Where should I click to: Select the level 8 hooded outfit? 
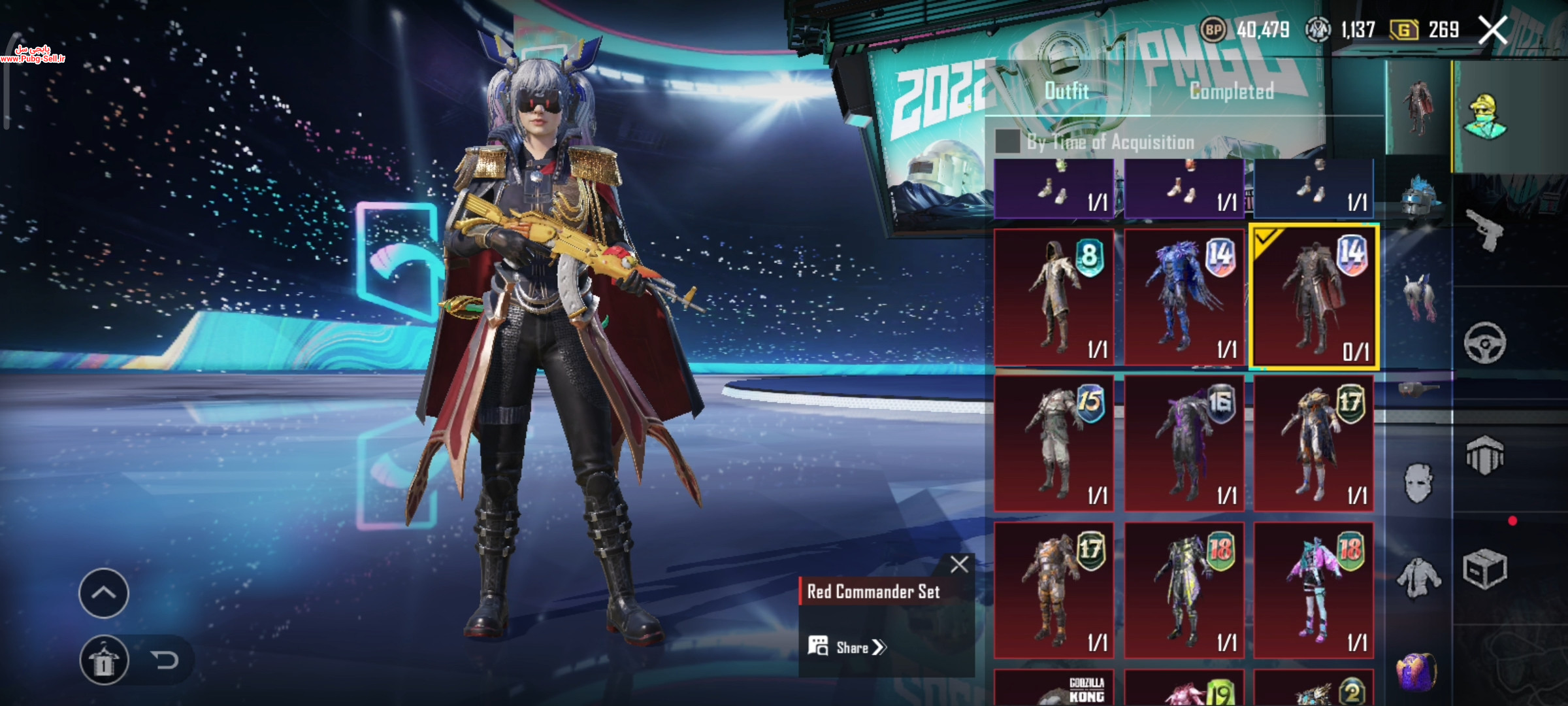1054,297
